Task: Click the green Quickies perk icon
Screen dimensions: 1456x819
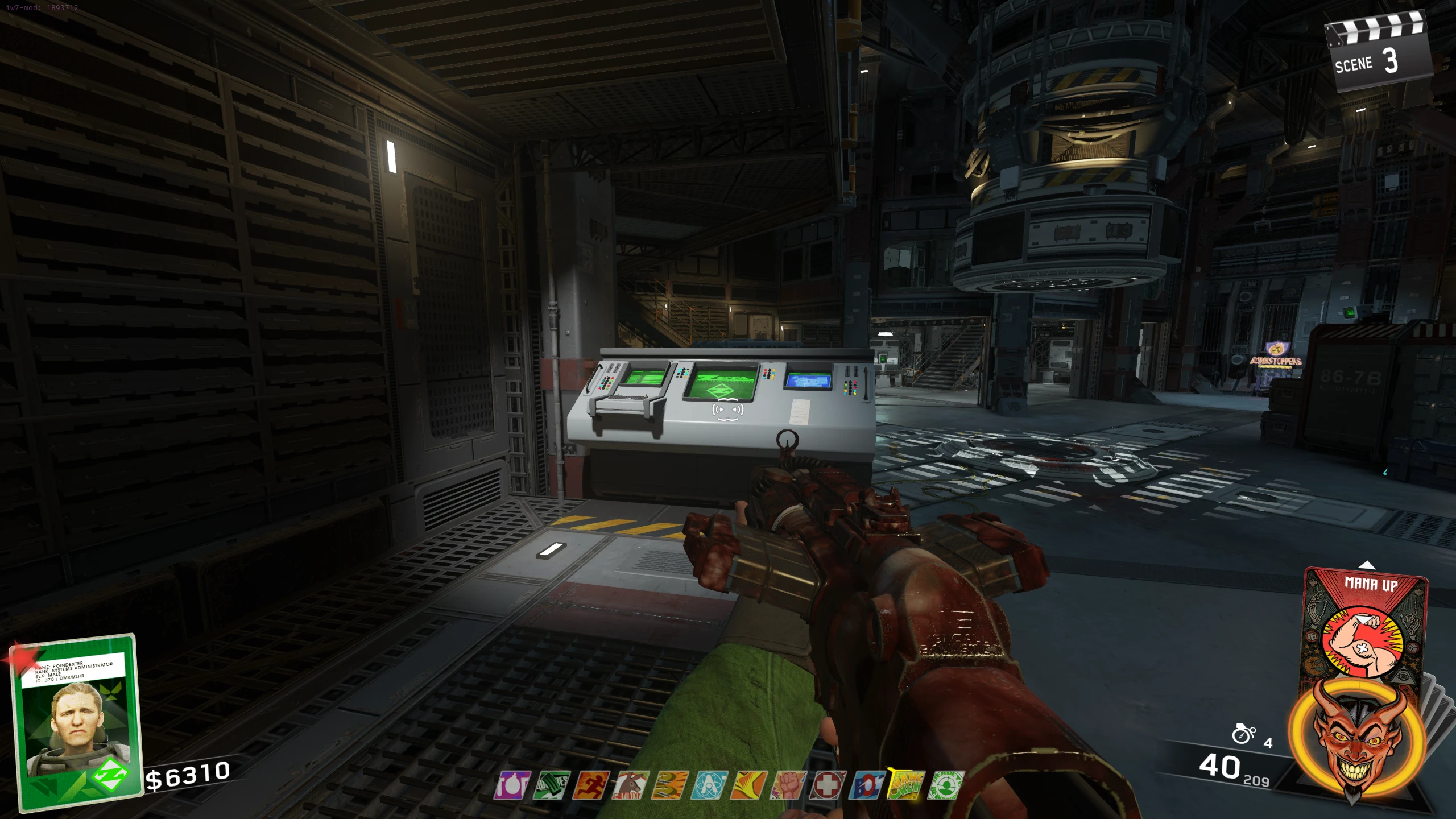Action: (x=552, y=785)
